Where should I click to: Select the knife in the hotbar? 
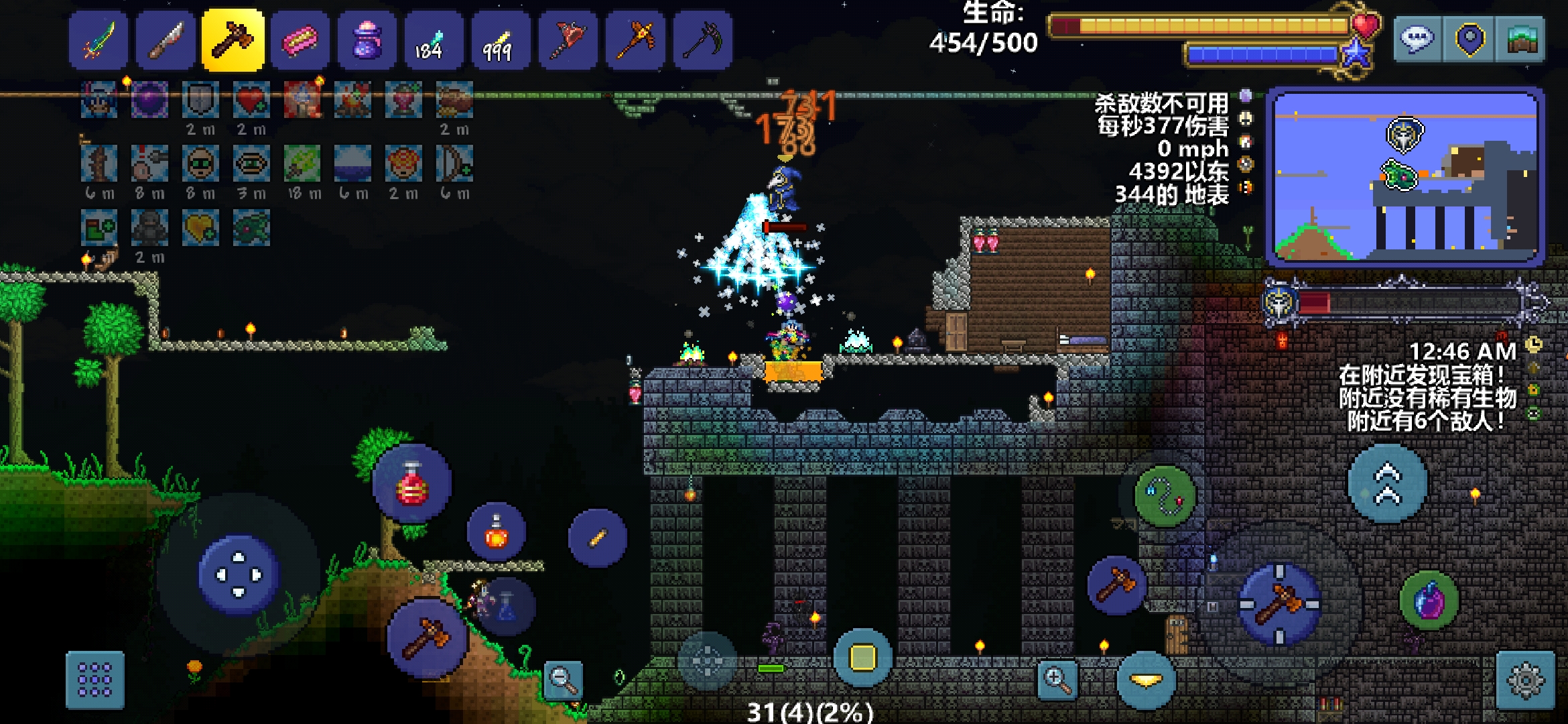click(166, 40)
